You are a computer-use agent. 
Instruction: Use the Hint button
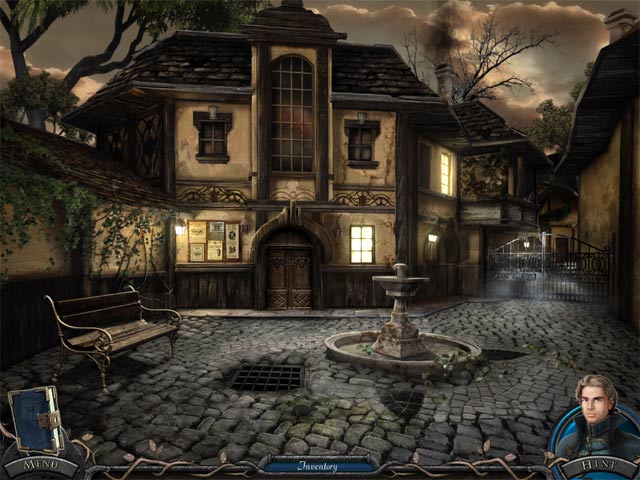point(596,466)
